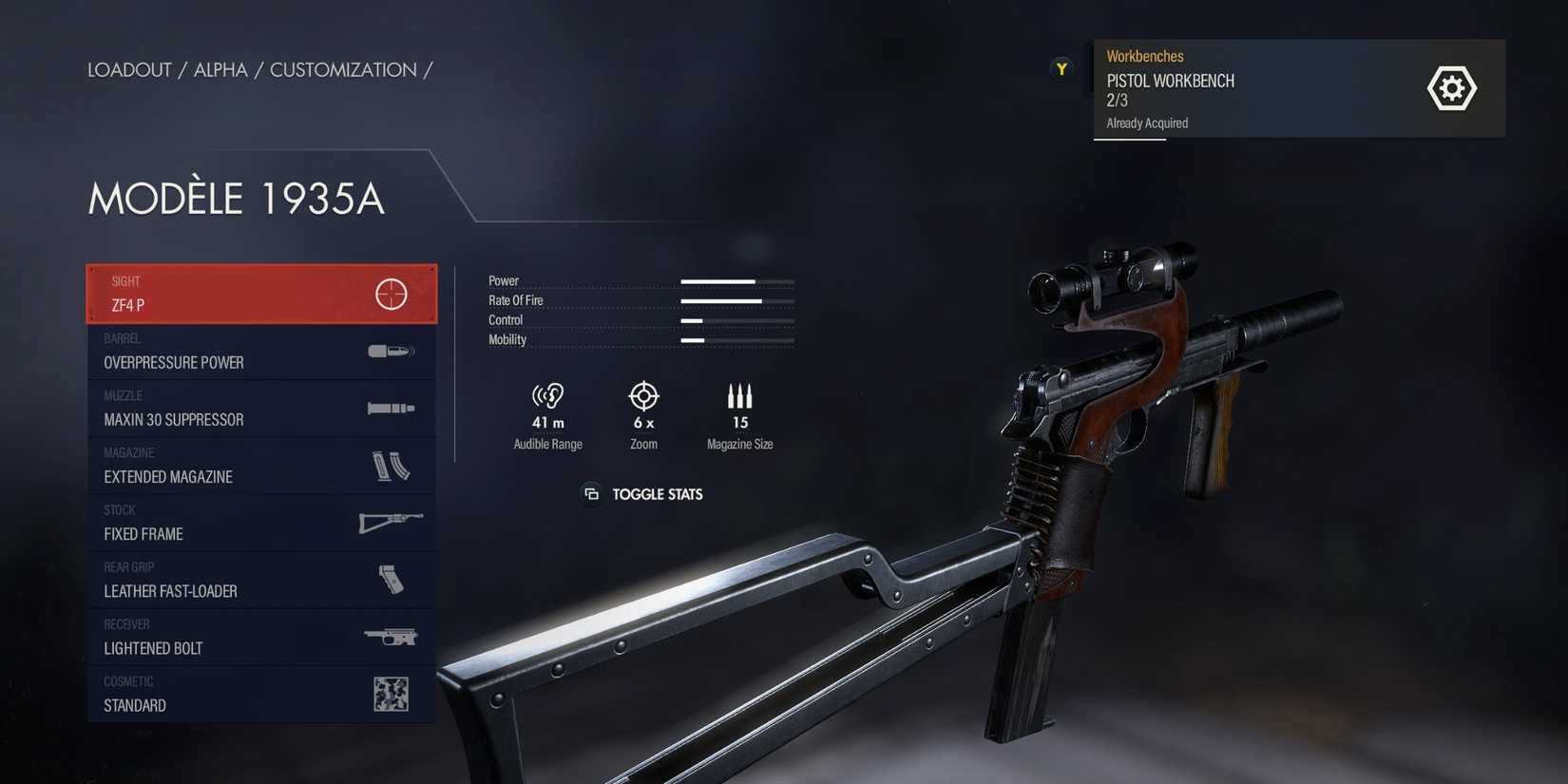Click the Overpressure Power barrel icon

[x=391, y=351]
